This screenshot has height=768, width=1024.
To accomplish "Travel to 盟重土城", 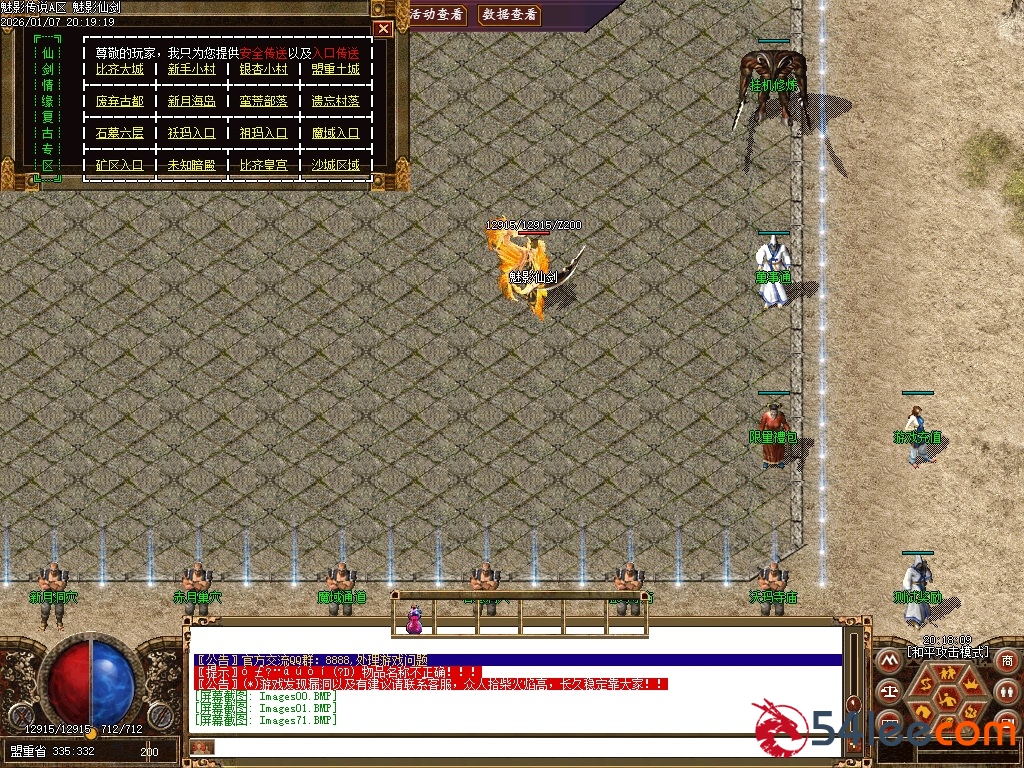I will 335,70.
